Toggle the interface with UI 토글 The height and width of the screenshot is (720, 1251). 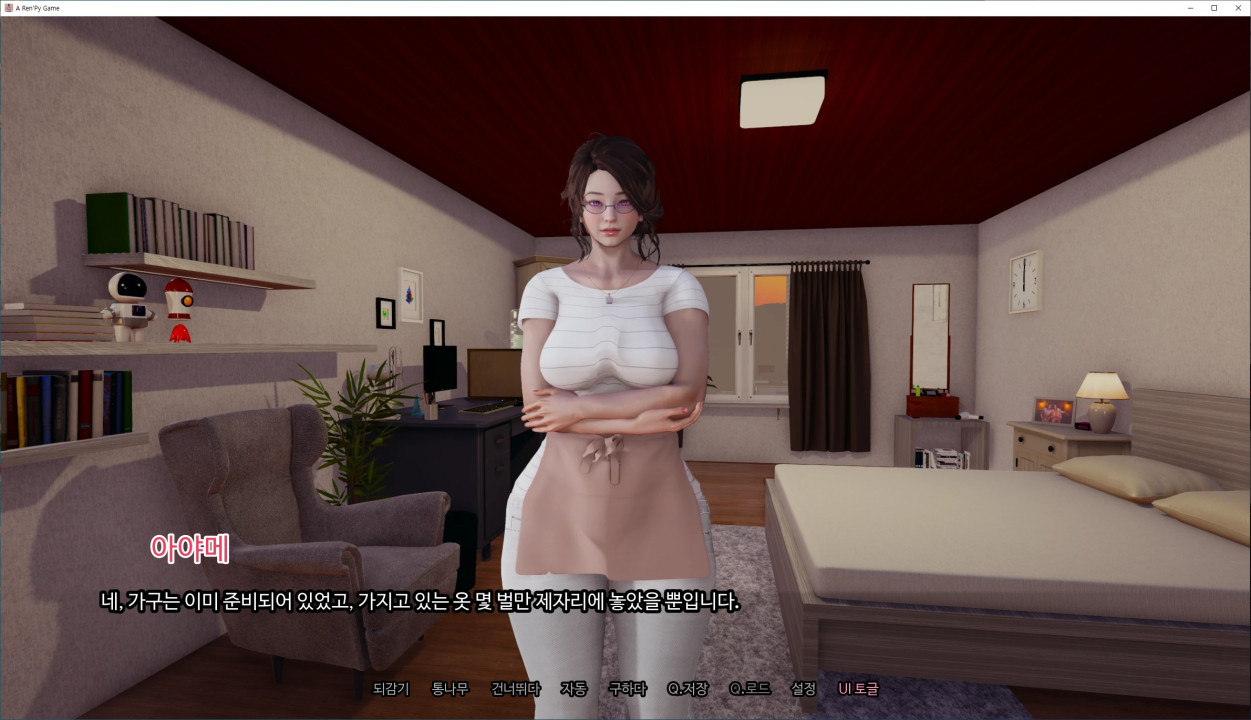click(858, 689)
